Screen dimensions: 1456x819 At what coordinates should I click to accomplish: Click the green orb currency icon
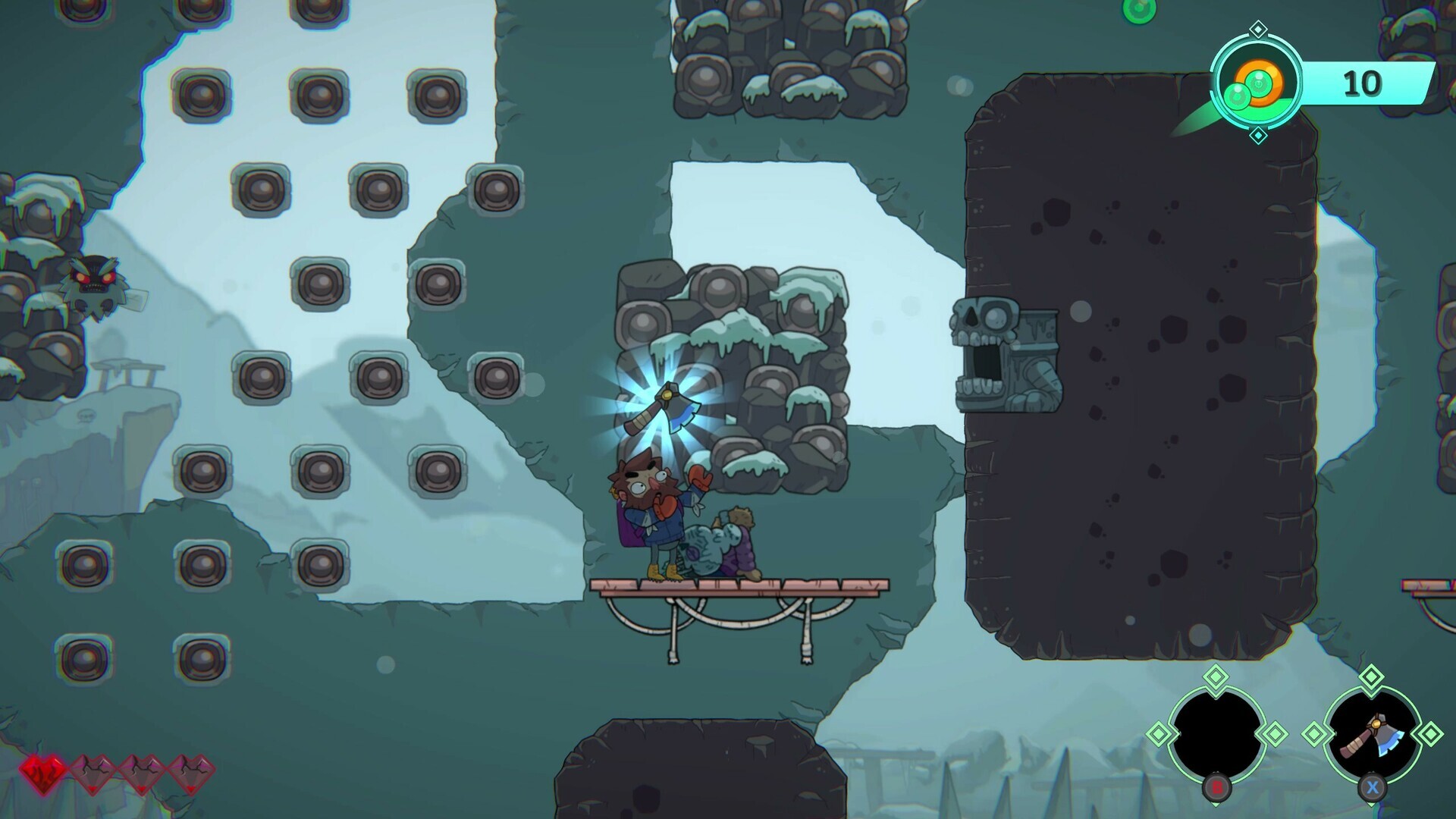pyautogui.click(x=1256, y=82)
